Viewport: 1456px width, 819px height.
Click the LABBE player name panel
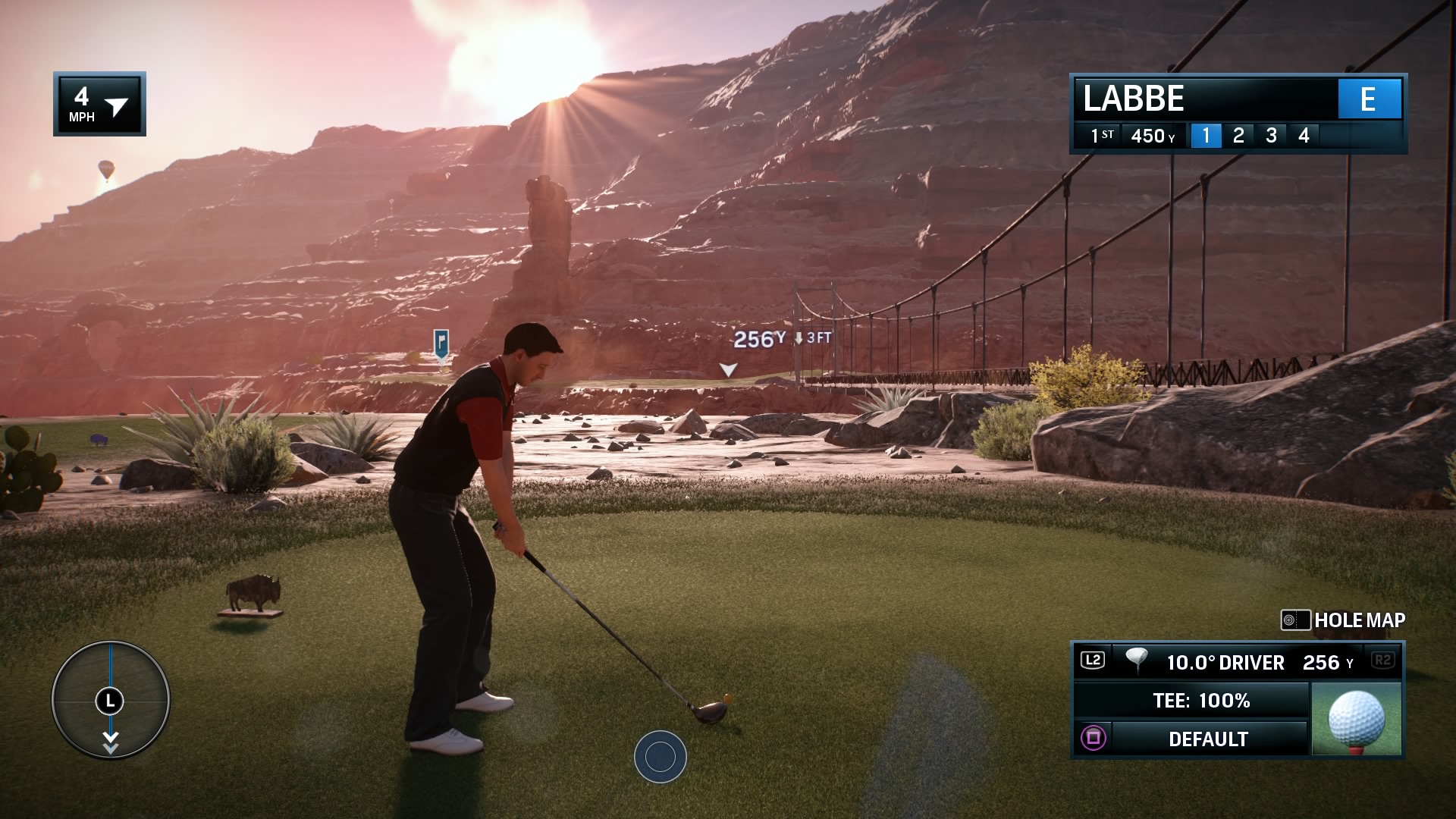tap(1206, 99)
